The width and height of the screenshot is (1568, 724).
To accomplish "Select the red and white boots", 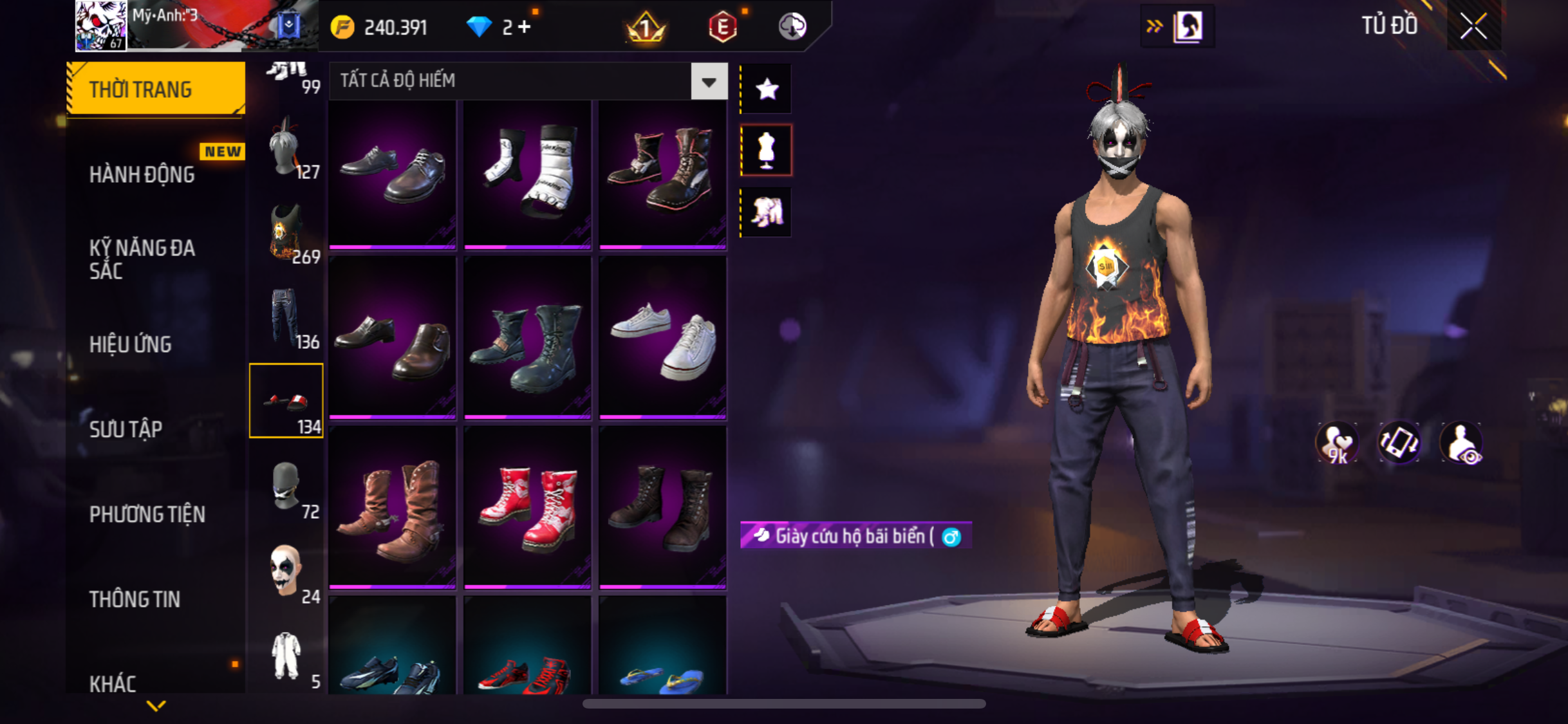I will (528, 508).
